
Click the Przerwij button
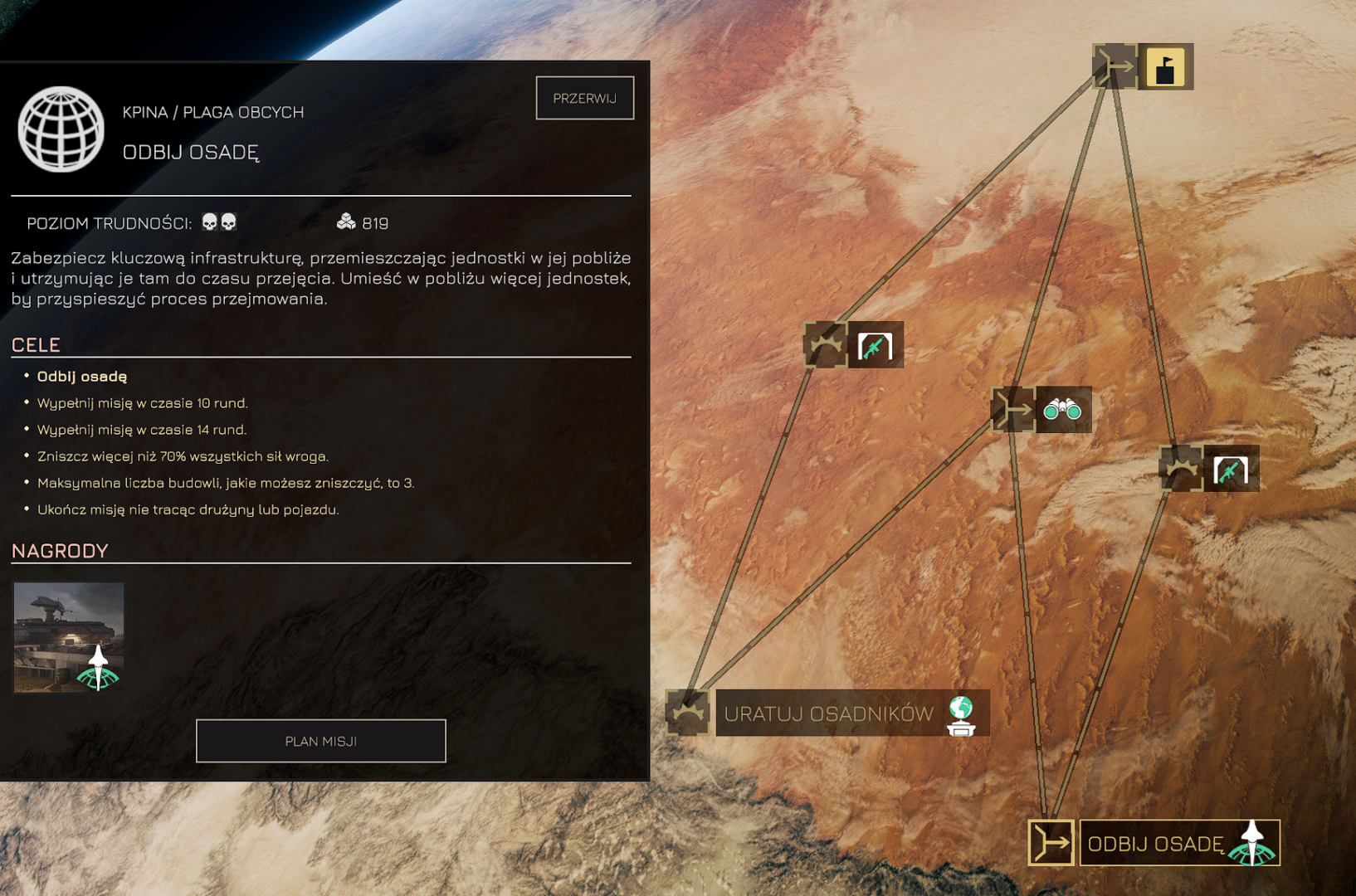[x=584, y=98]
